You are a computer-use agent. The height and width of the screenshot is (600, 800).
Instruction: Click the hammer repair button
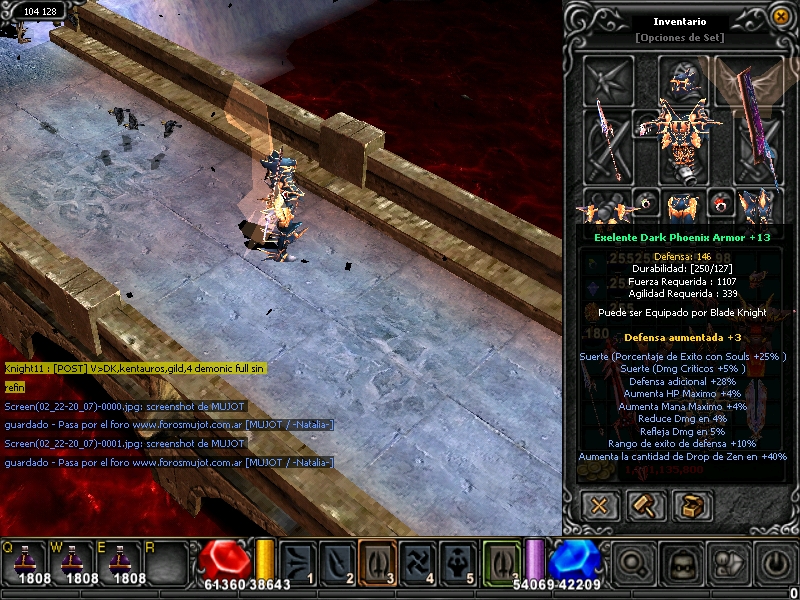click(x=645, y=505)
